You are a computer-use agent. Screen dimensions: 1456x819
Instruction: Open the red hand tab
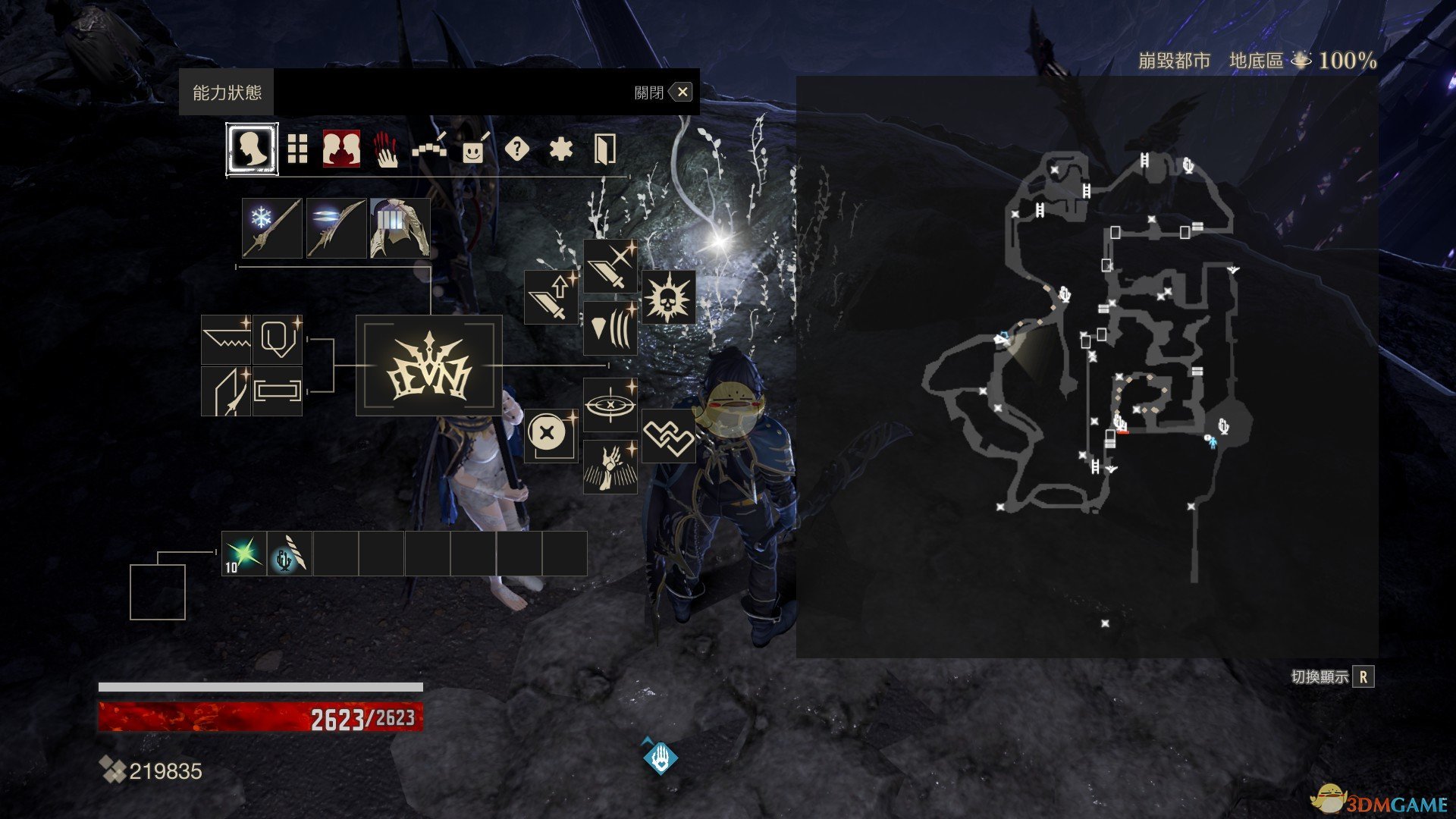[x=386, y=149]
